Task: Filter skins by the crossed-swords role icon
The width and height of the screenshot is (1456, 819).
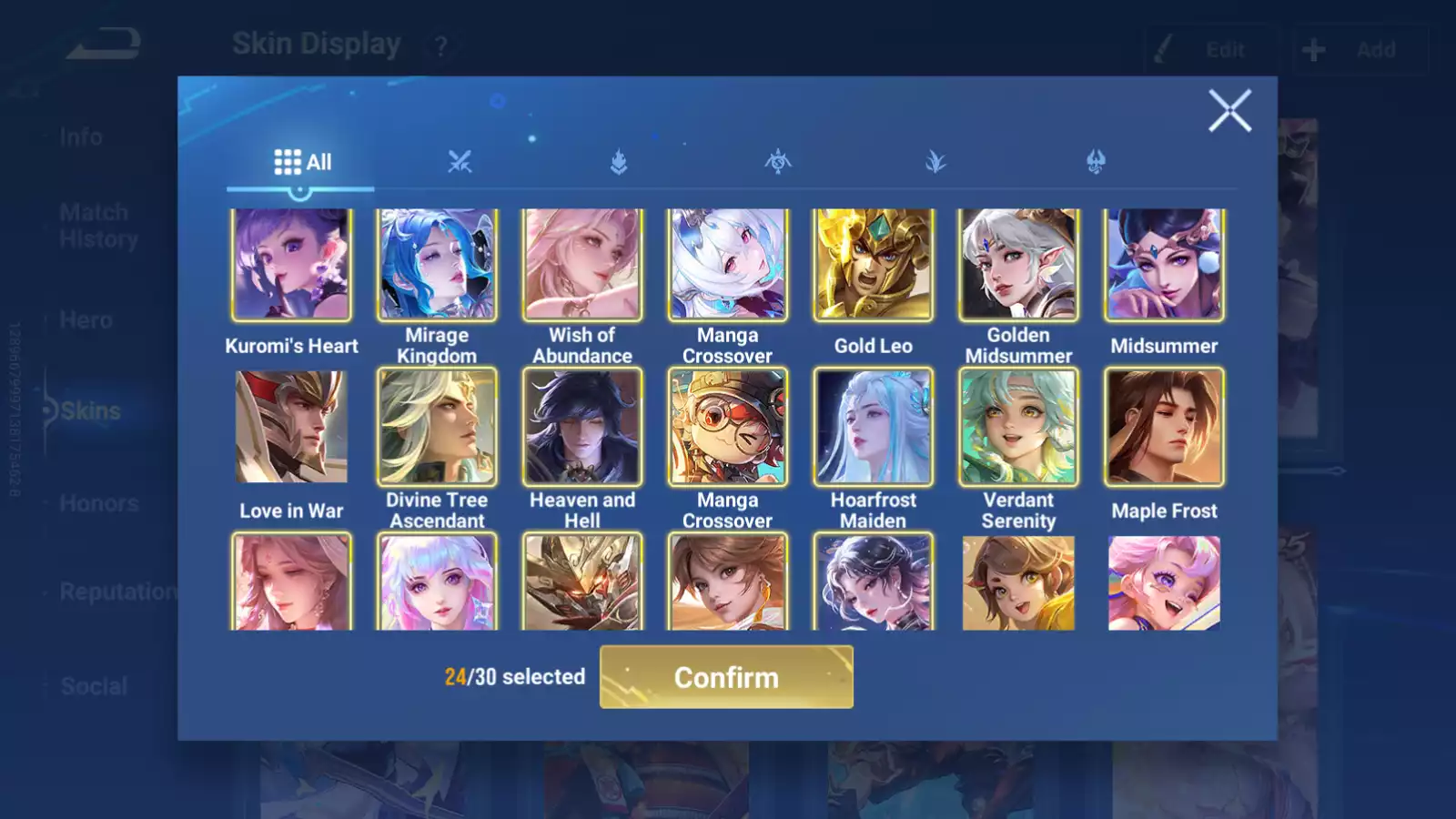Action: pos(461,160)
